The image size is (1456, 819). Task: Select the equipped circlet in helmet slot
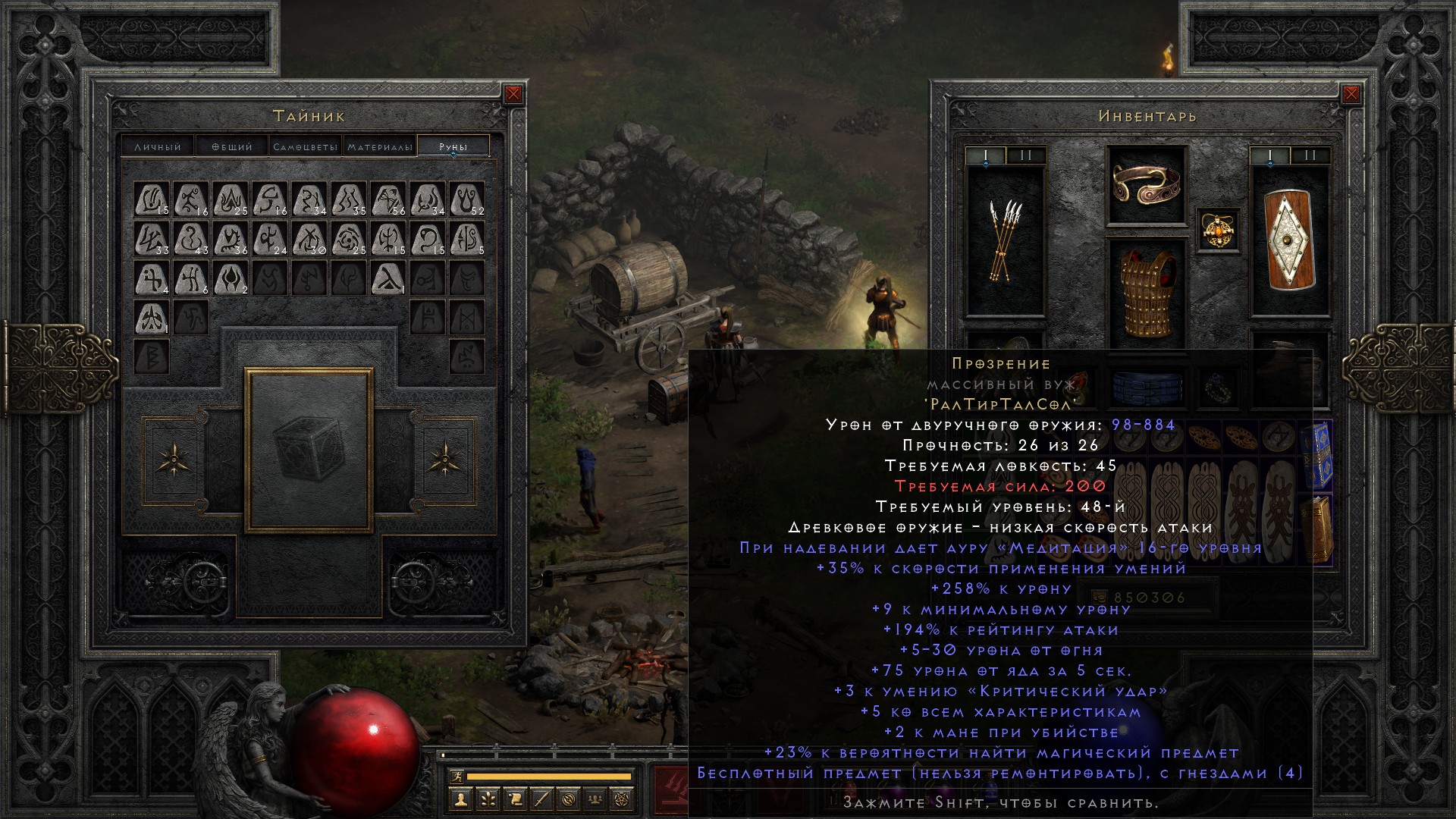coord(1147,184)
